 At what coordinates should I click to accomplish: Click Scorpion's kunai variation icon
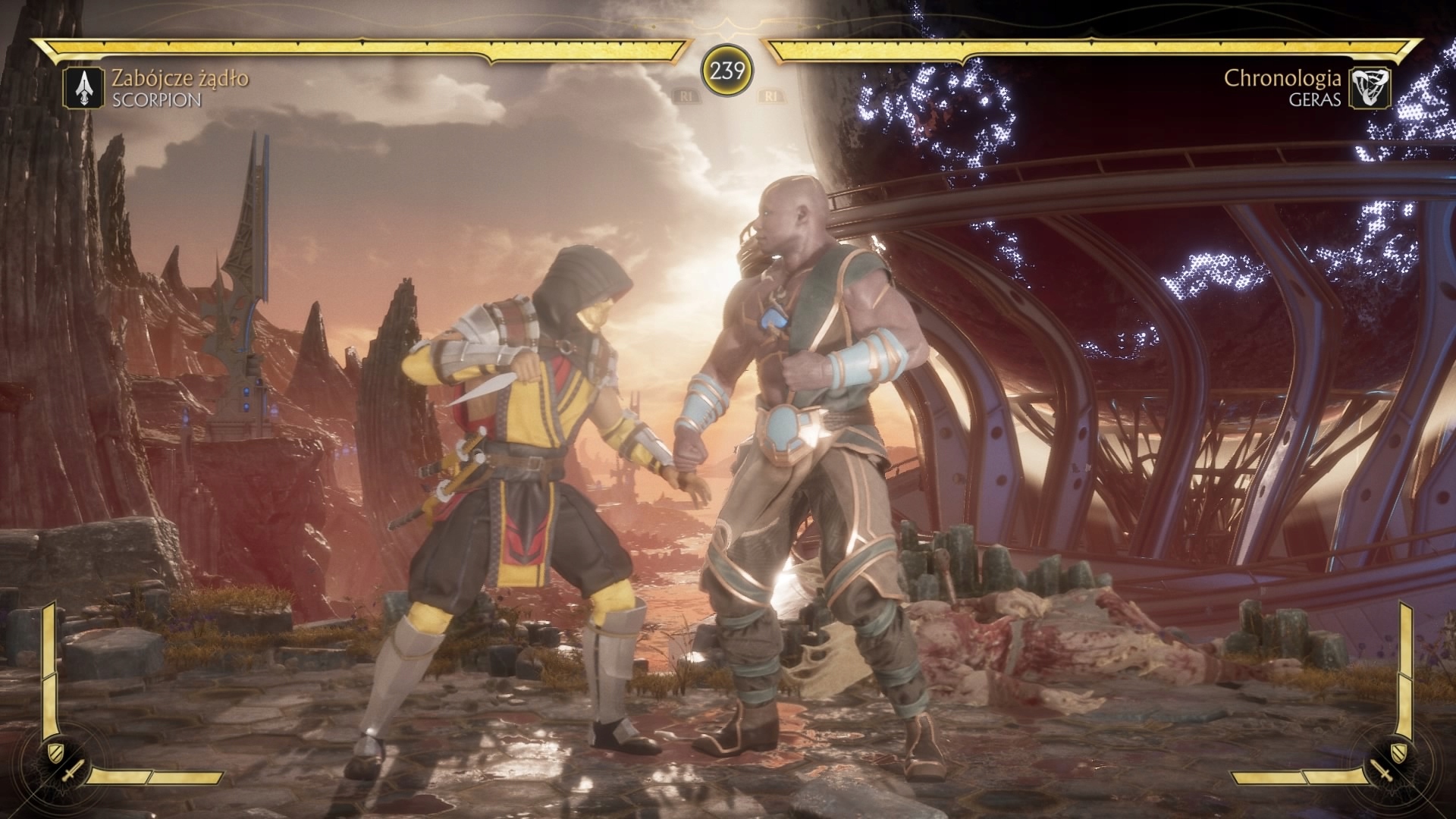click(83, 88)
